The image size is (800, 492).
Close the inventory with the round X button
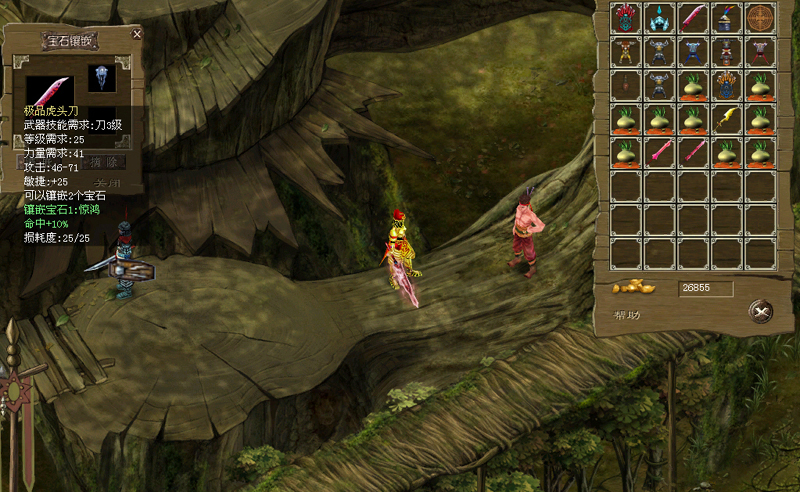click(762, 312)
